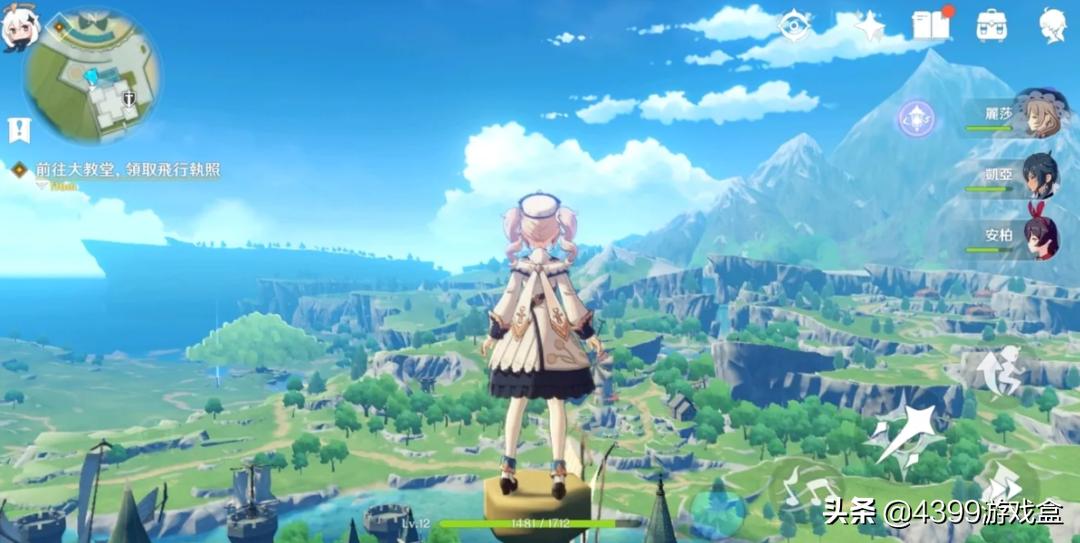The height and width of the screenshot is (543, 1080).
Task: Open the adventurer handbook book icon
Action: tap(930, 25)
